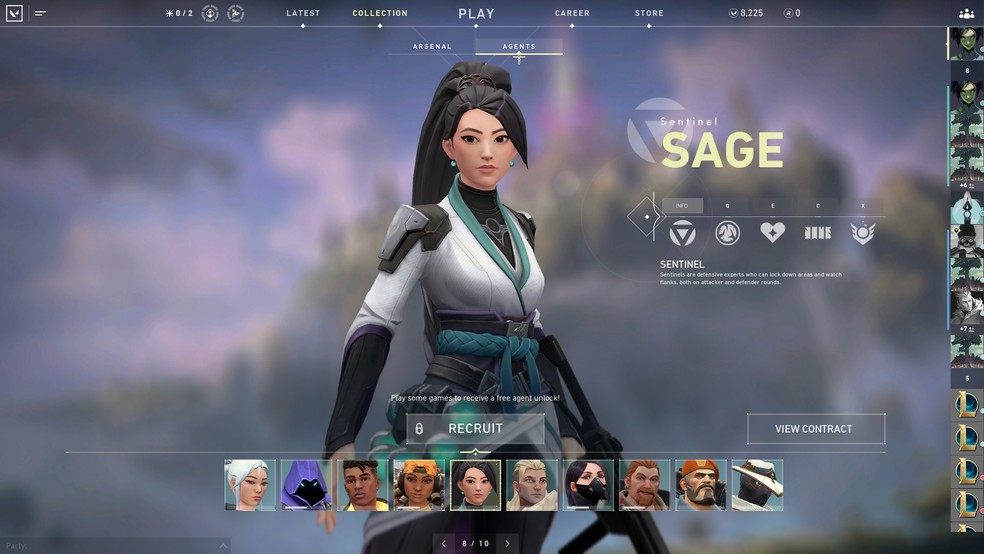Select the AGENTS tab
This screenshot has width=984, height=554.
519,47
